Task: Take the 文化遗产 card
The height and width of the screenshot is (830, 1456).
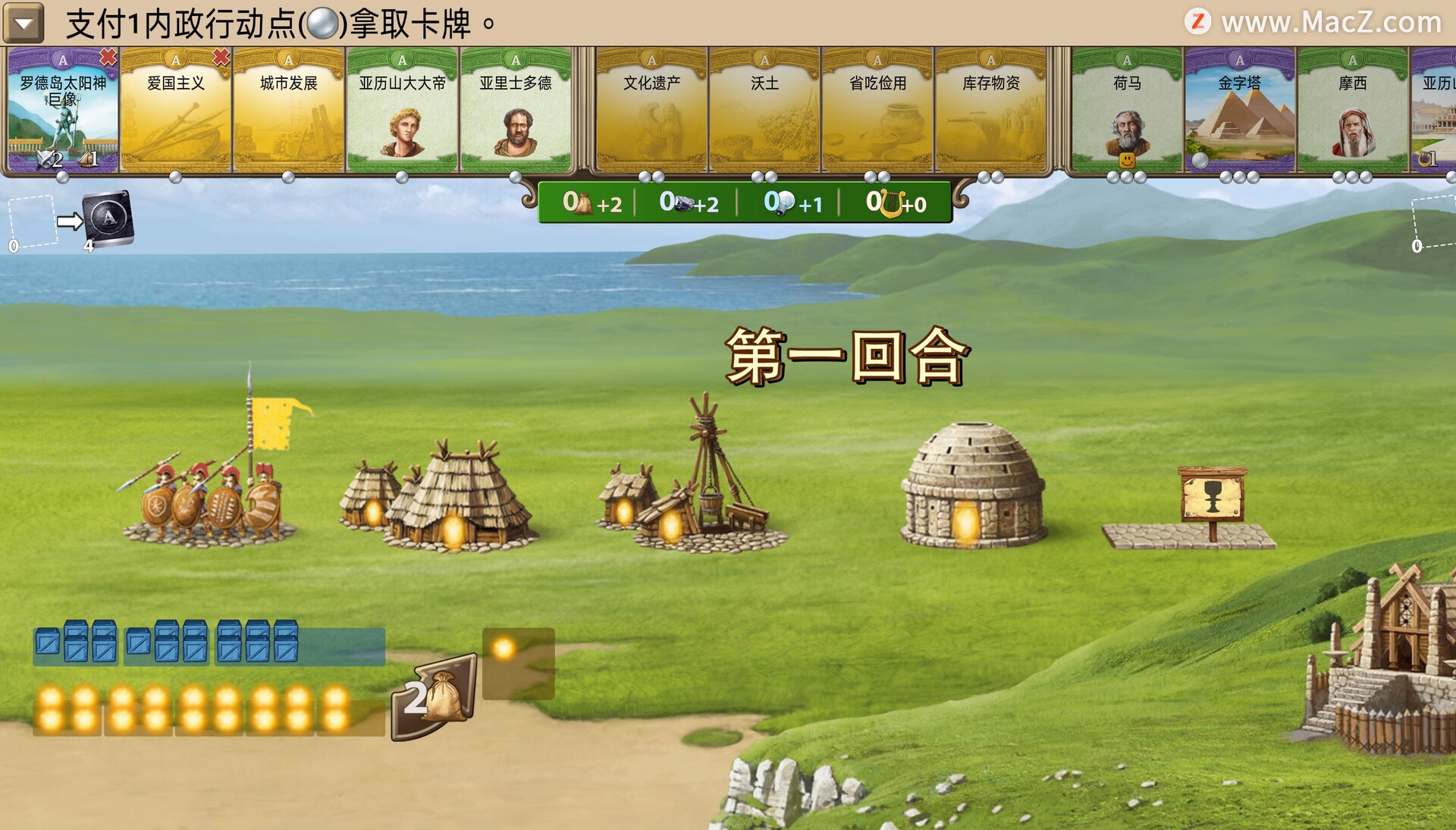Action: (651, 111)
